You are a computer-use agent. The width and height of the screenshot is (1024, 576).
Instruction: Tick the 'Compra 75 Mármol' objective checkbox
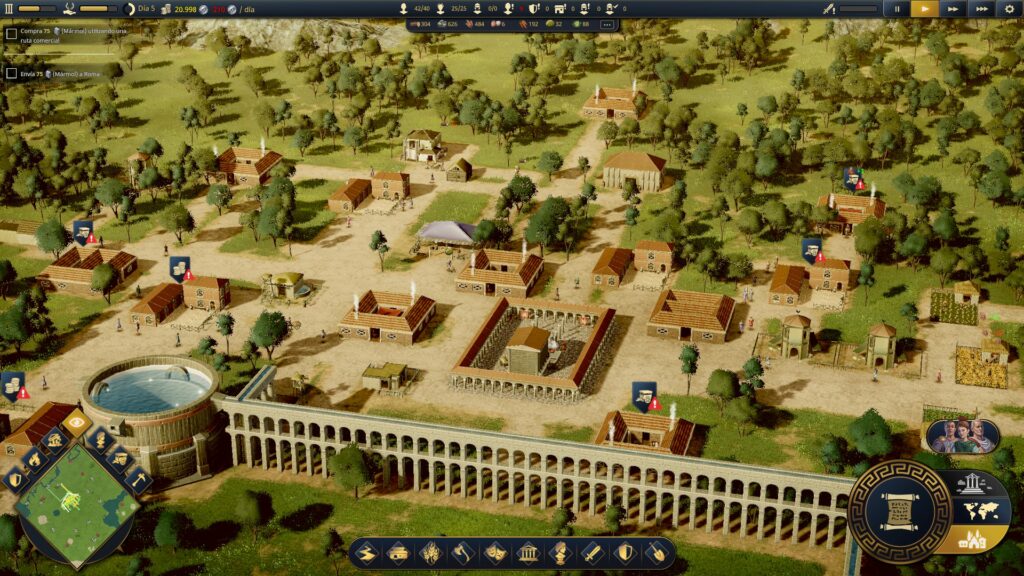pos(11,33)
